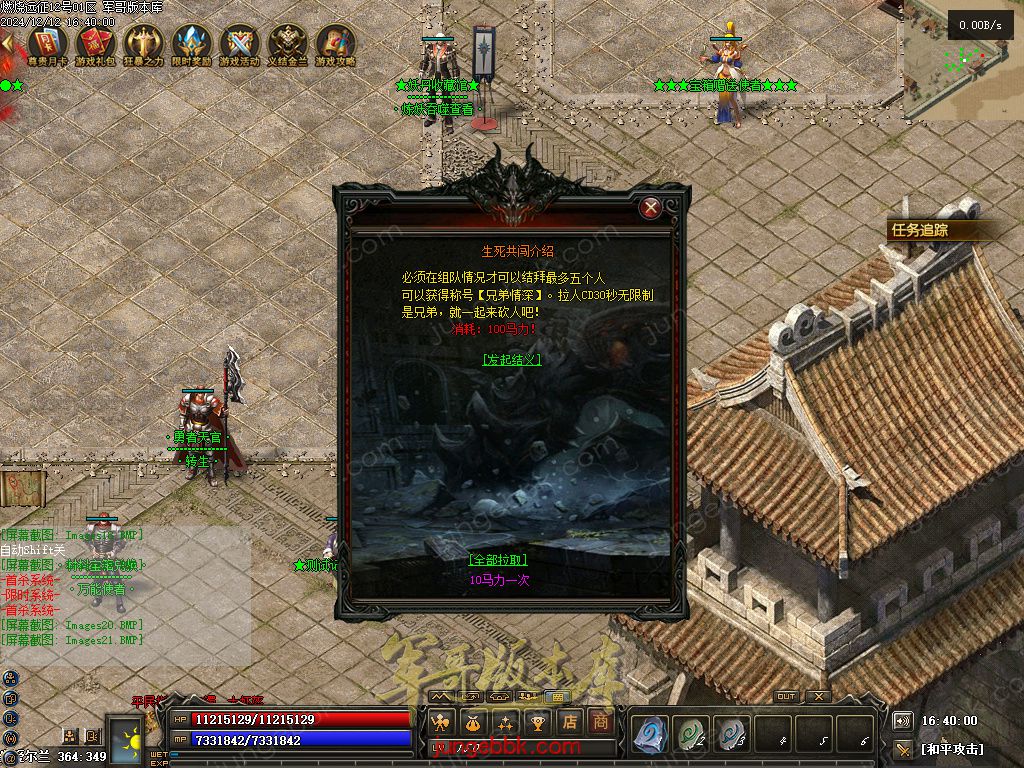Use the green swirl stone in slot 2
The width and height of the screenshot is (1024, 768).
[x=691, y=734]
